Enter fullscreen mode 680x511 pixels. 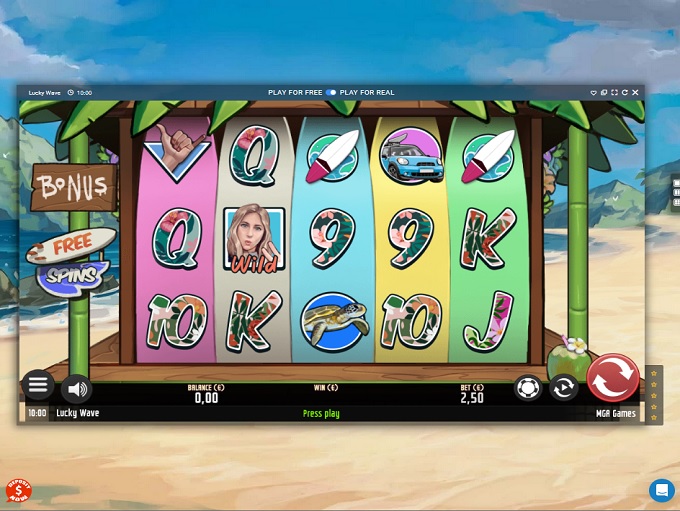pyautogui.click(x=615, y=93)
